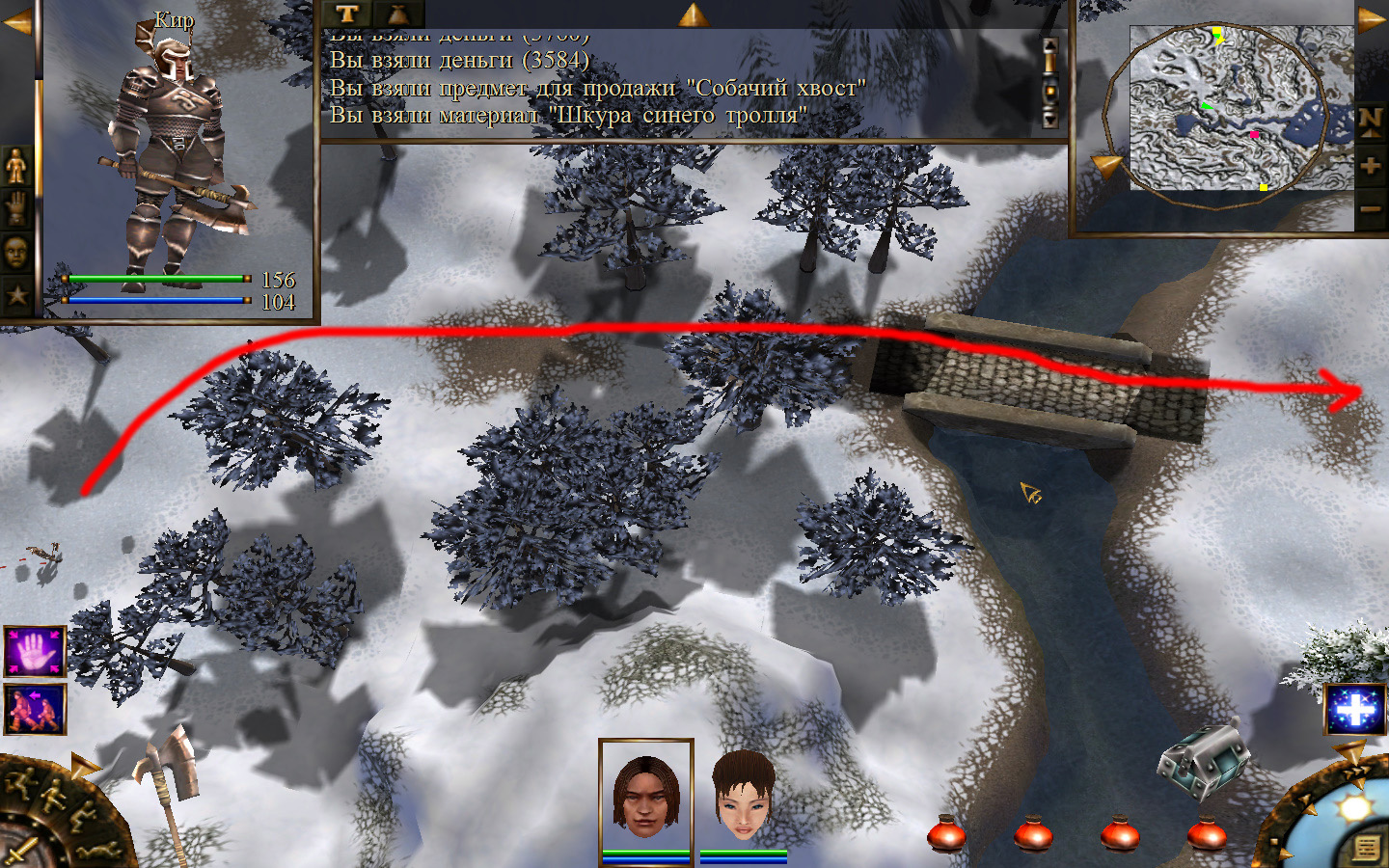Activate the purple hand spell icon
This screenshot has height=868, width=1389.
[x=35, y=651]
